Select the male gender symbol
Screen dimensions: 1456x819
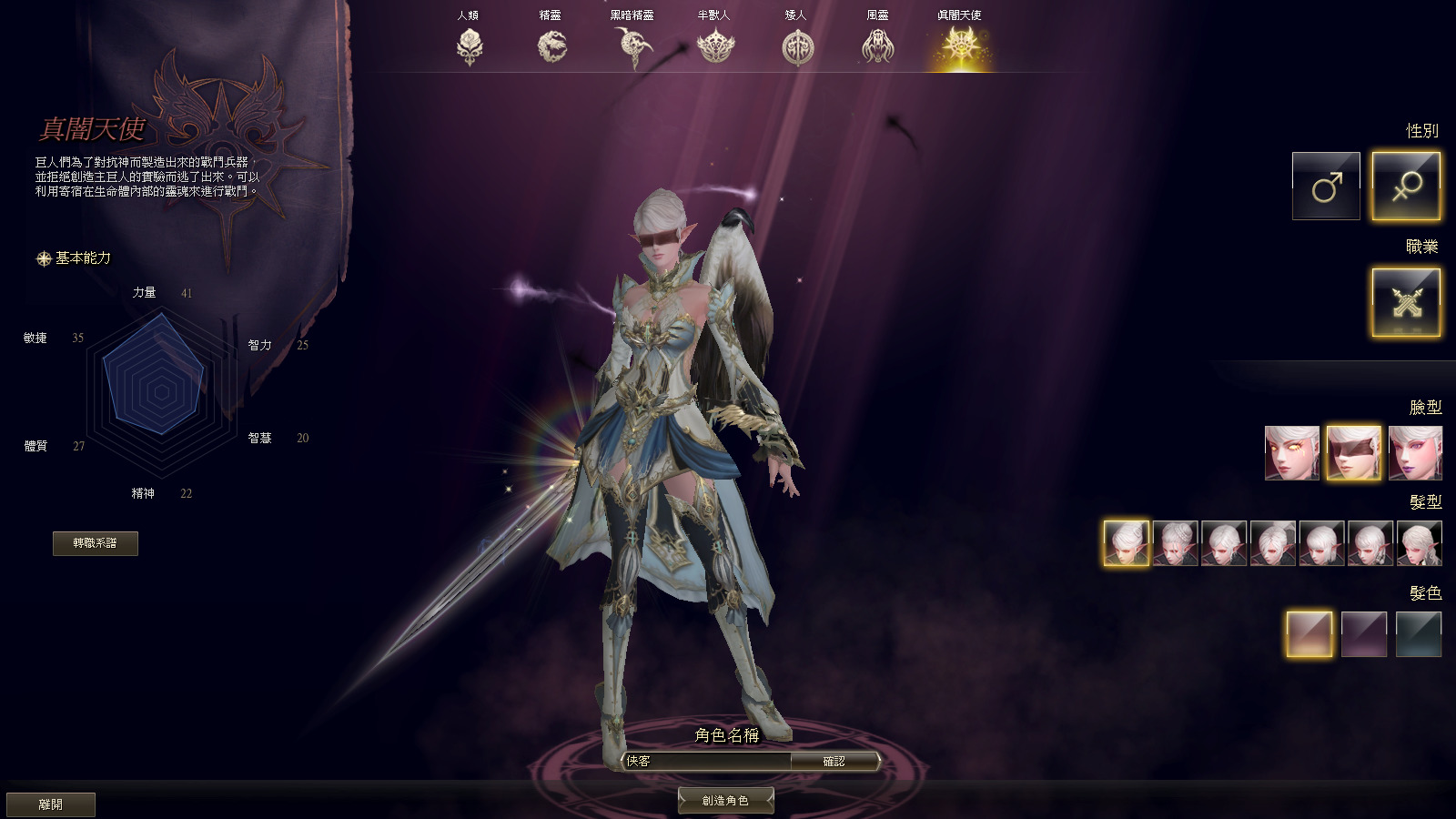point(1325,186)
